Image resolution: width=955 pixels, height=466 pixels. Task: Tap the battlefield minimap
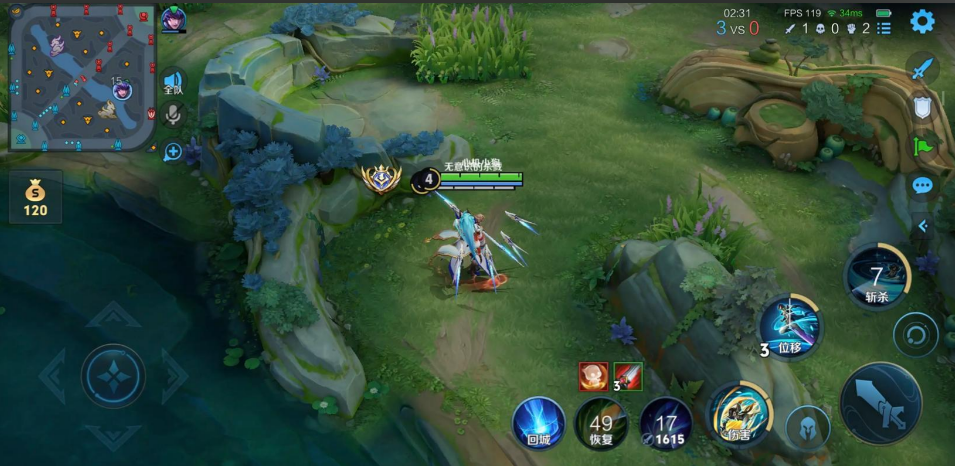(x=82, y=76)
